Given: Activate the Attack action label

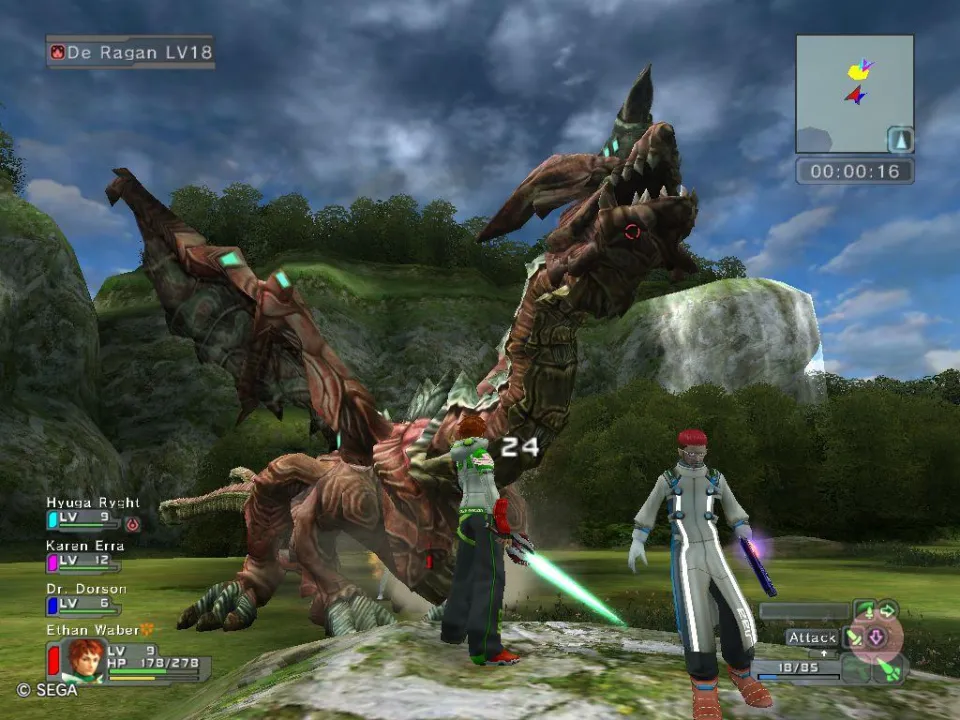Looking at the screenshot, I should tap(810, 637).
